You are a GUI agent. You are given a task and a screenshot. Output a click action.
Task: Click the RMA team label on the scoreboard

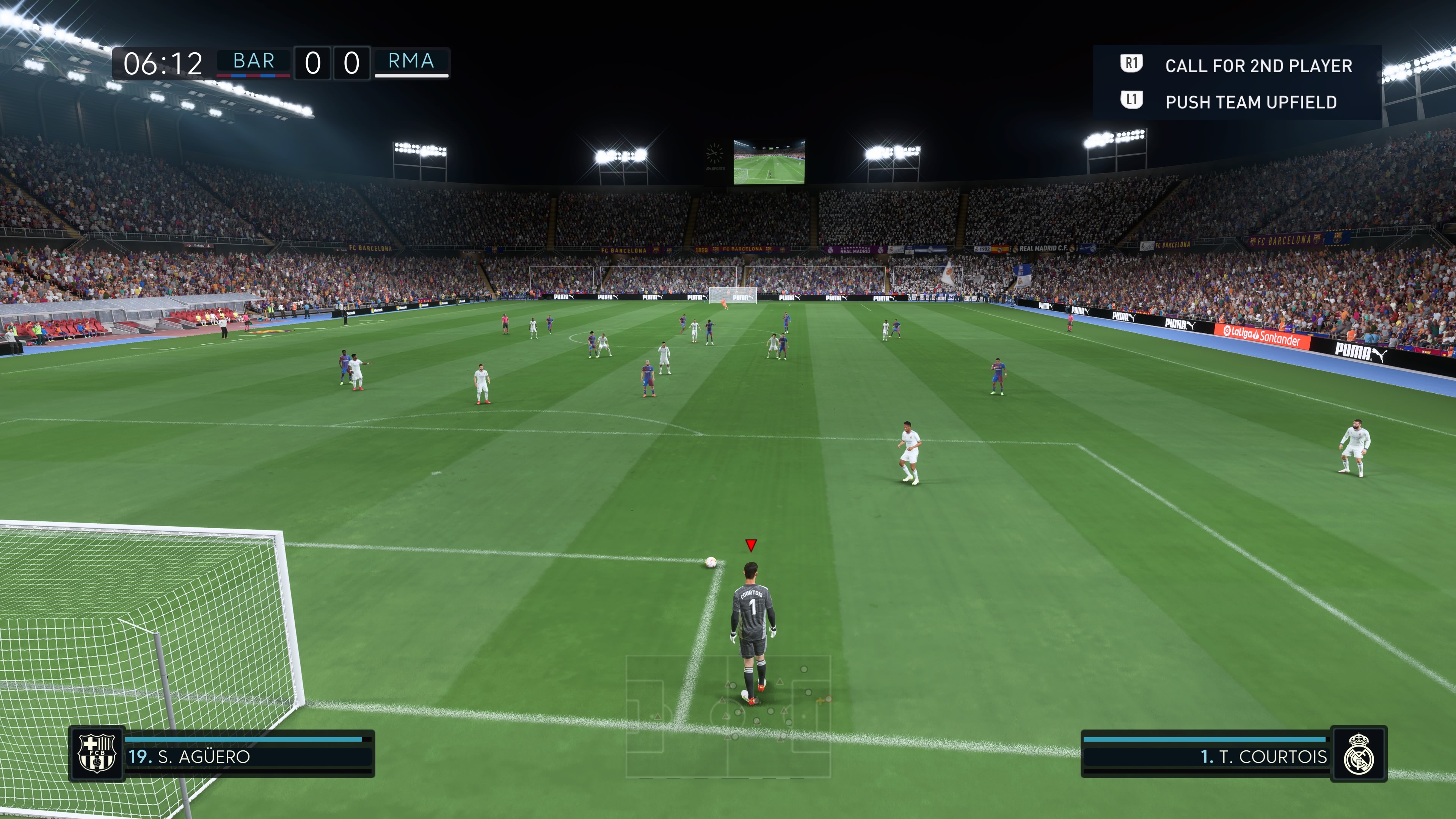point(411,61)
